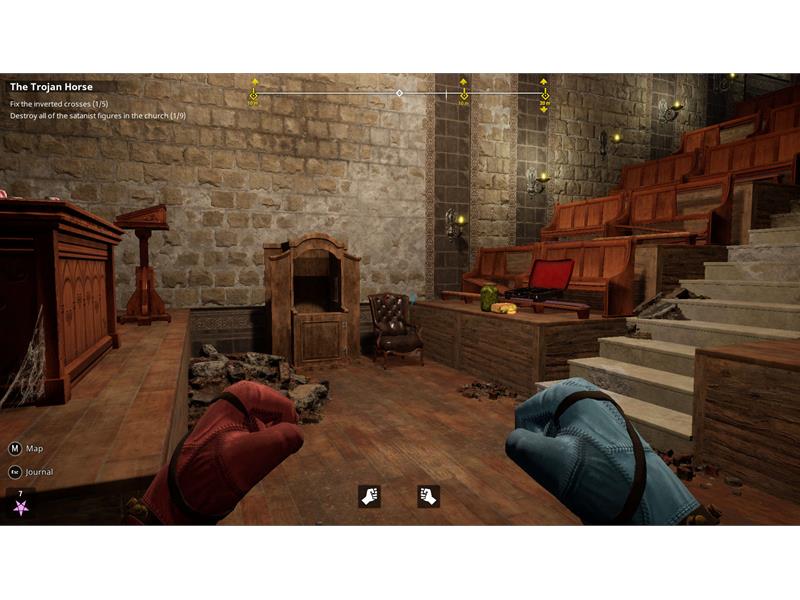Open The Trojan Horse quest title
Screen dimensions: 800x600
pos(51,87)
